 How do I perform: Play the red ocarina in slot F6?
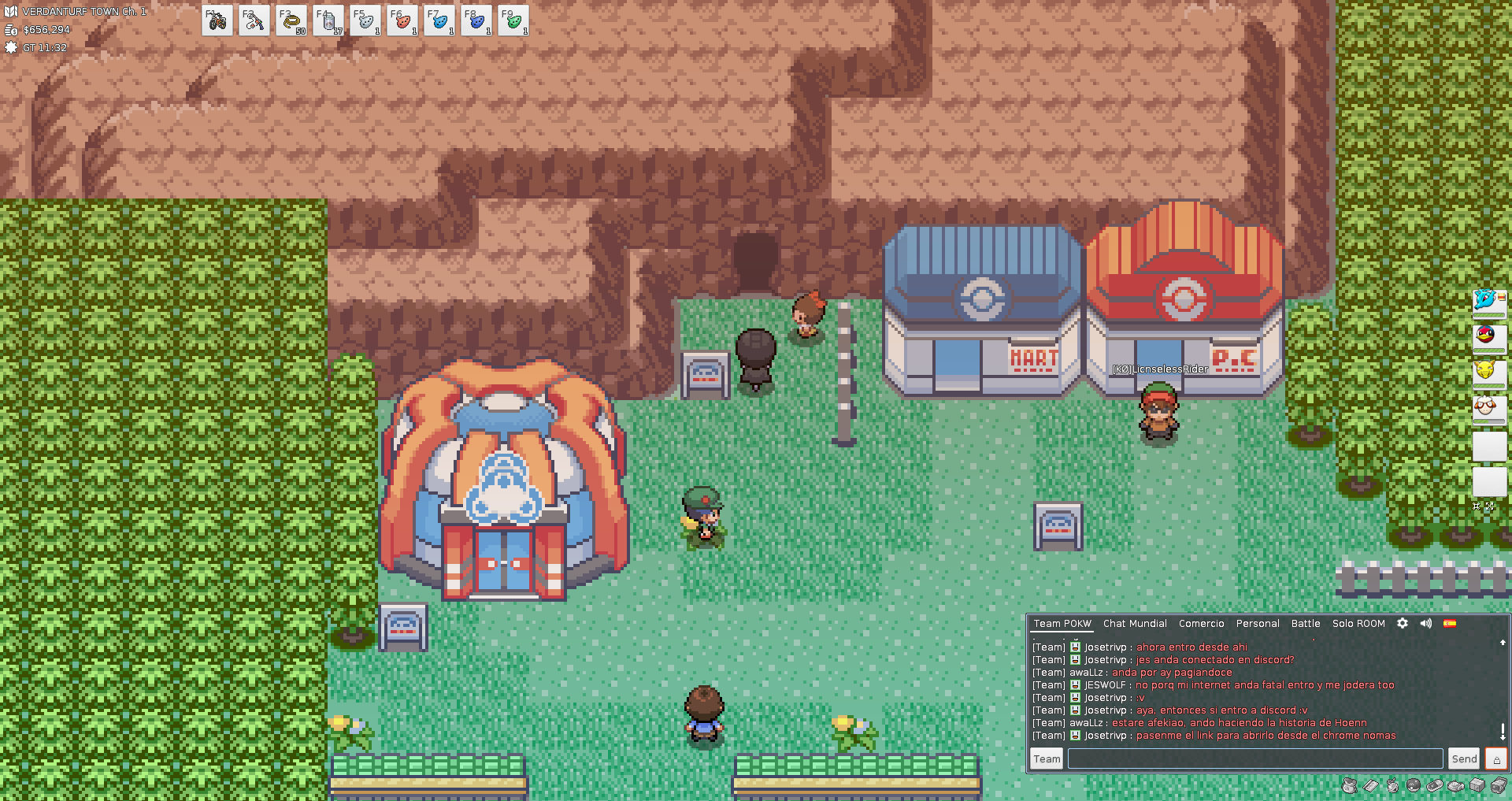(x=402, y=21)
